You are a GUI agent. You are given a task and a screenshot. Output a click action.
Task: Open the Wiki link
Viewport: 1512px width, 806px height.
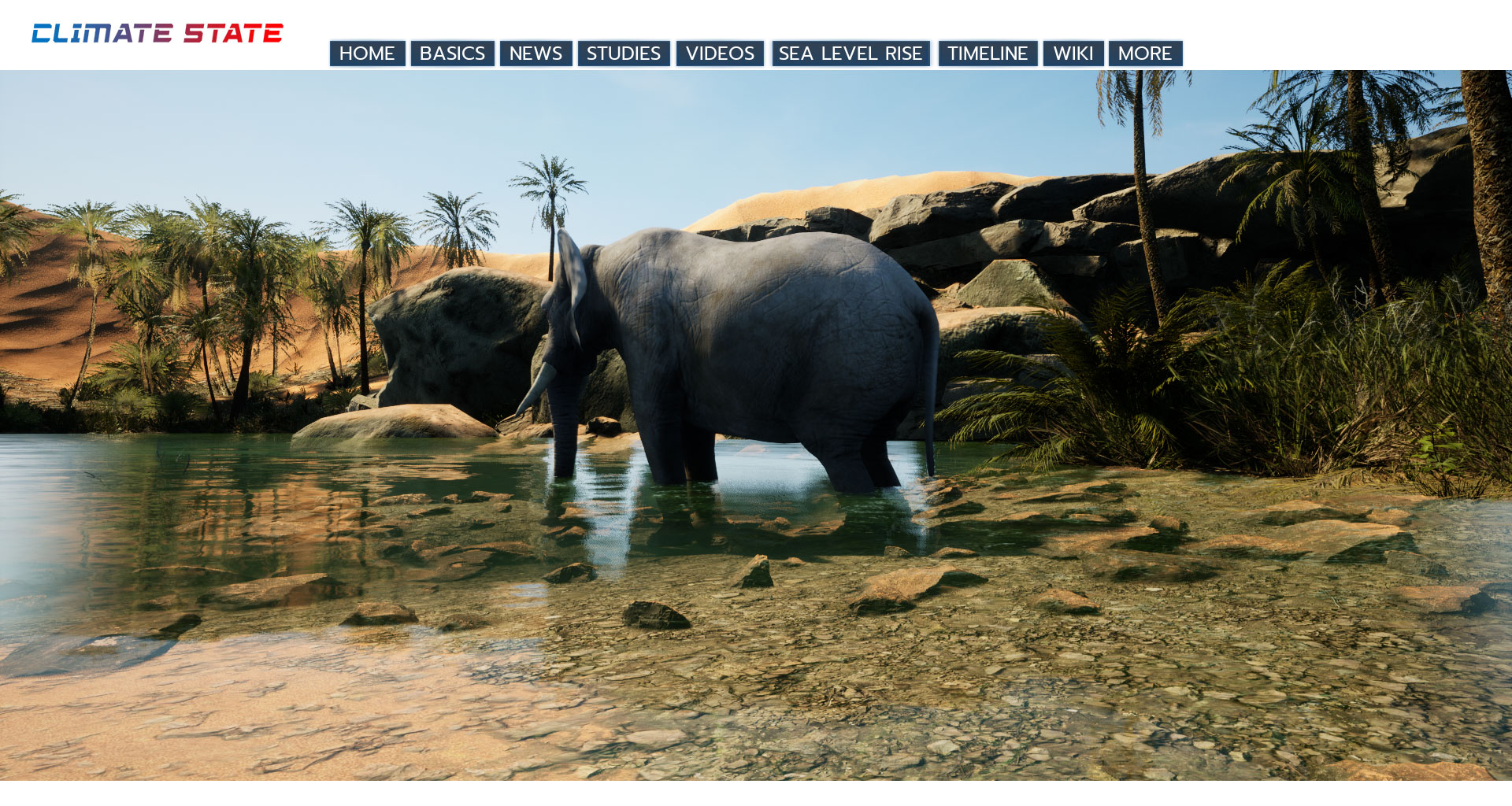tap(1073, 54)
